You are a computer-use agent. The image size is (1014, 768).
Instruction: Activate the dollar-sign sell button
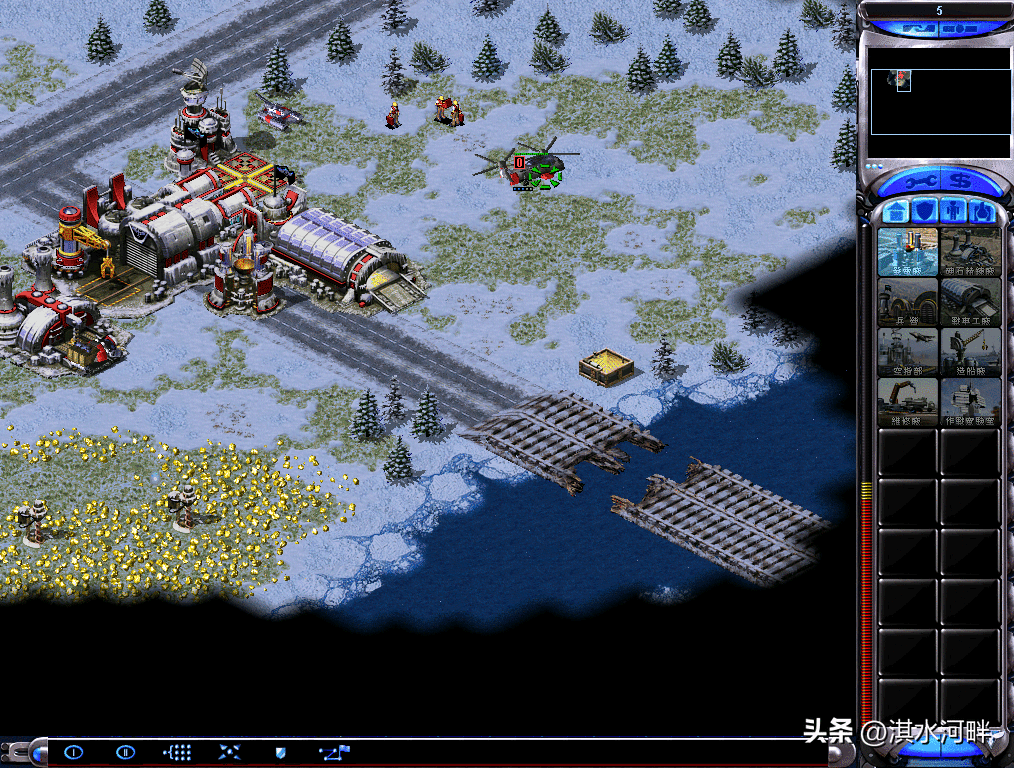click(x=961, y=182)
